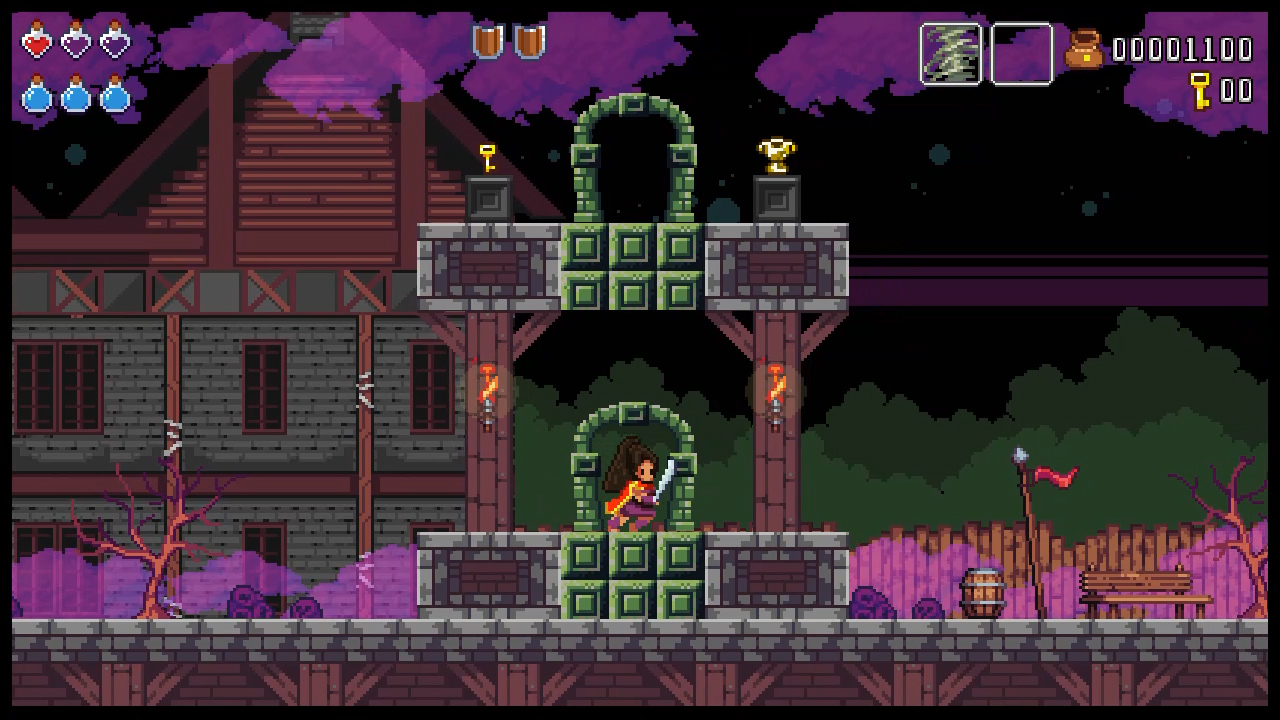The image size is (1280, 720).
Task: Click the coin pouch icon next to the score
Action: point(1085,47)
